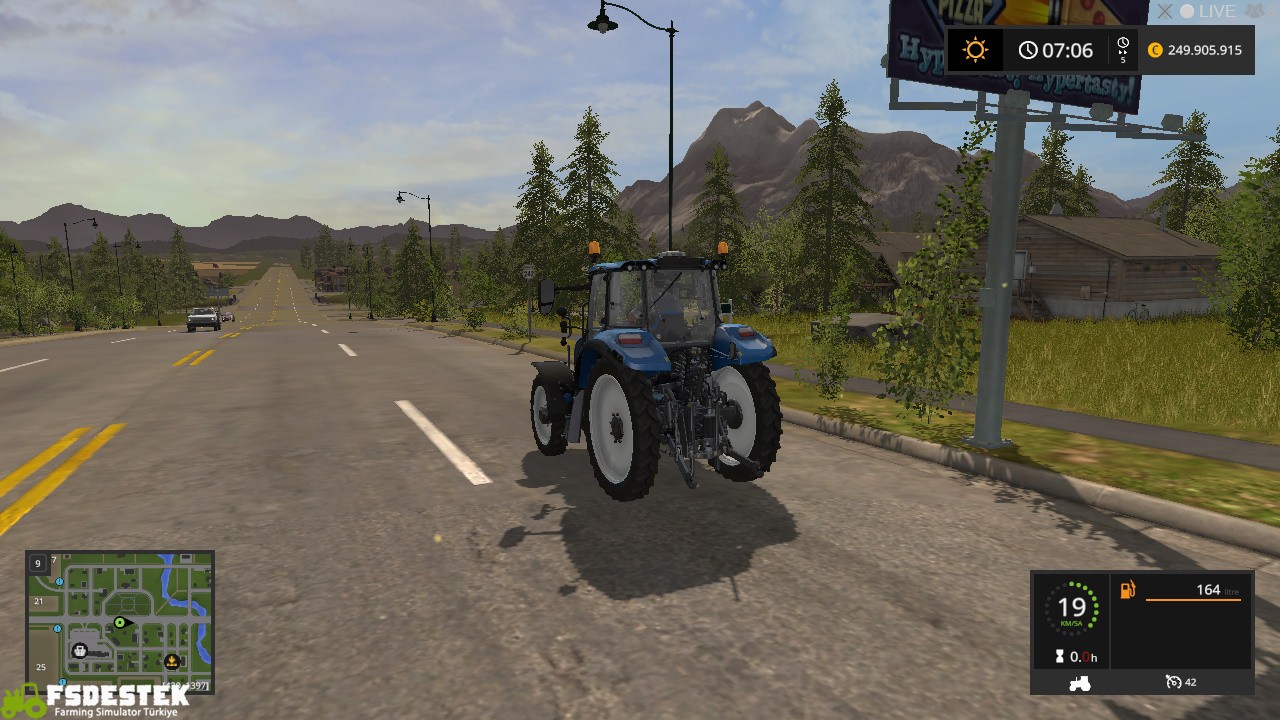Click the orange fuel pump icon
Viewport: 1280px width, 720px height.
click(1127, 590)
